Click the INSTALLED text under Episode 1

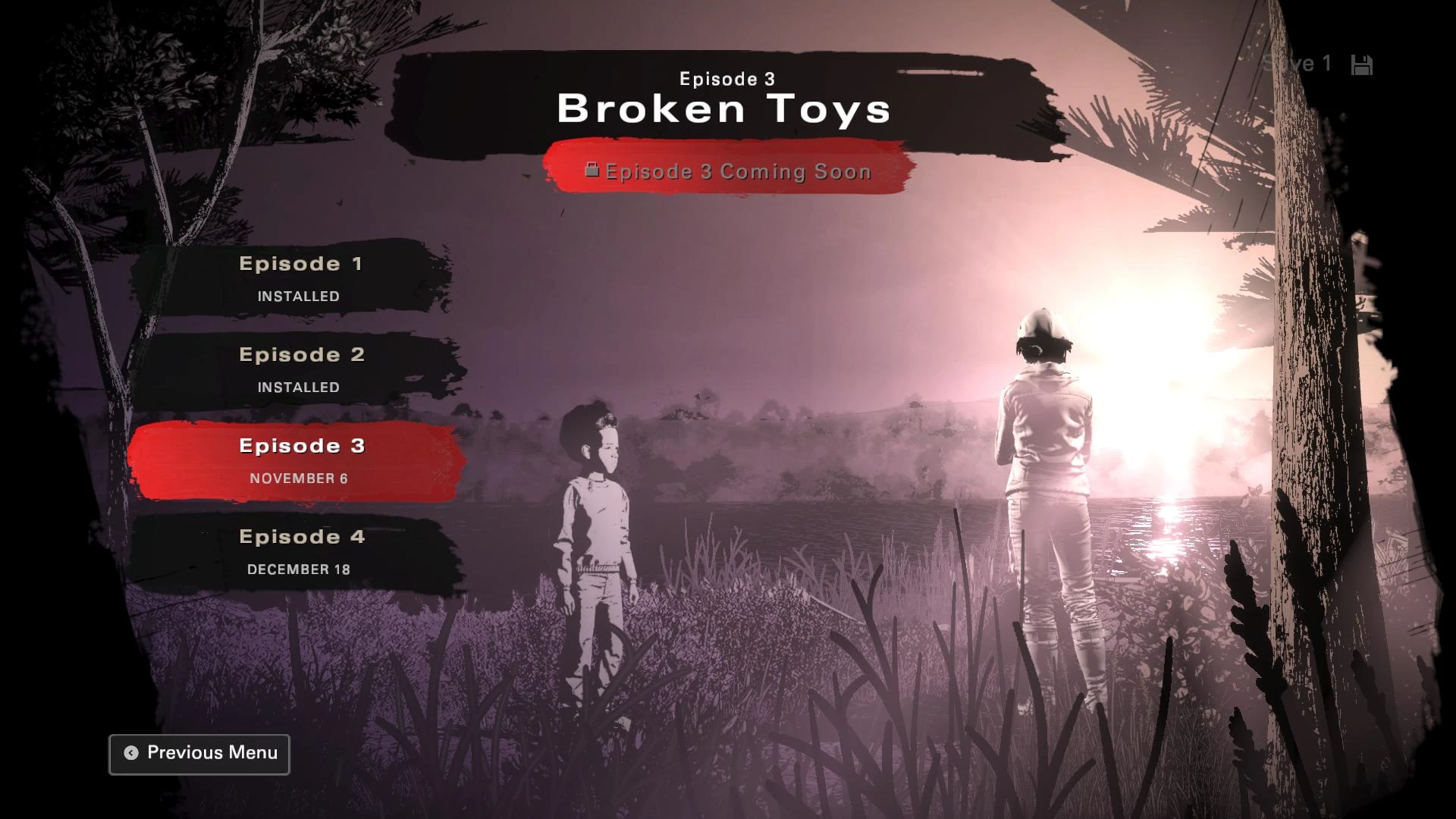[297, 297]
